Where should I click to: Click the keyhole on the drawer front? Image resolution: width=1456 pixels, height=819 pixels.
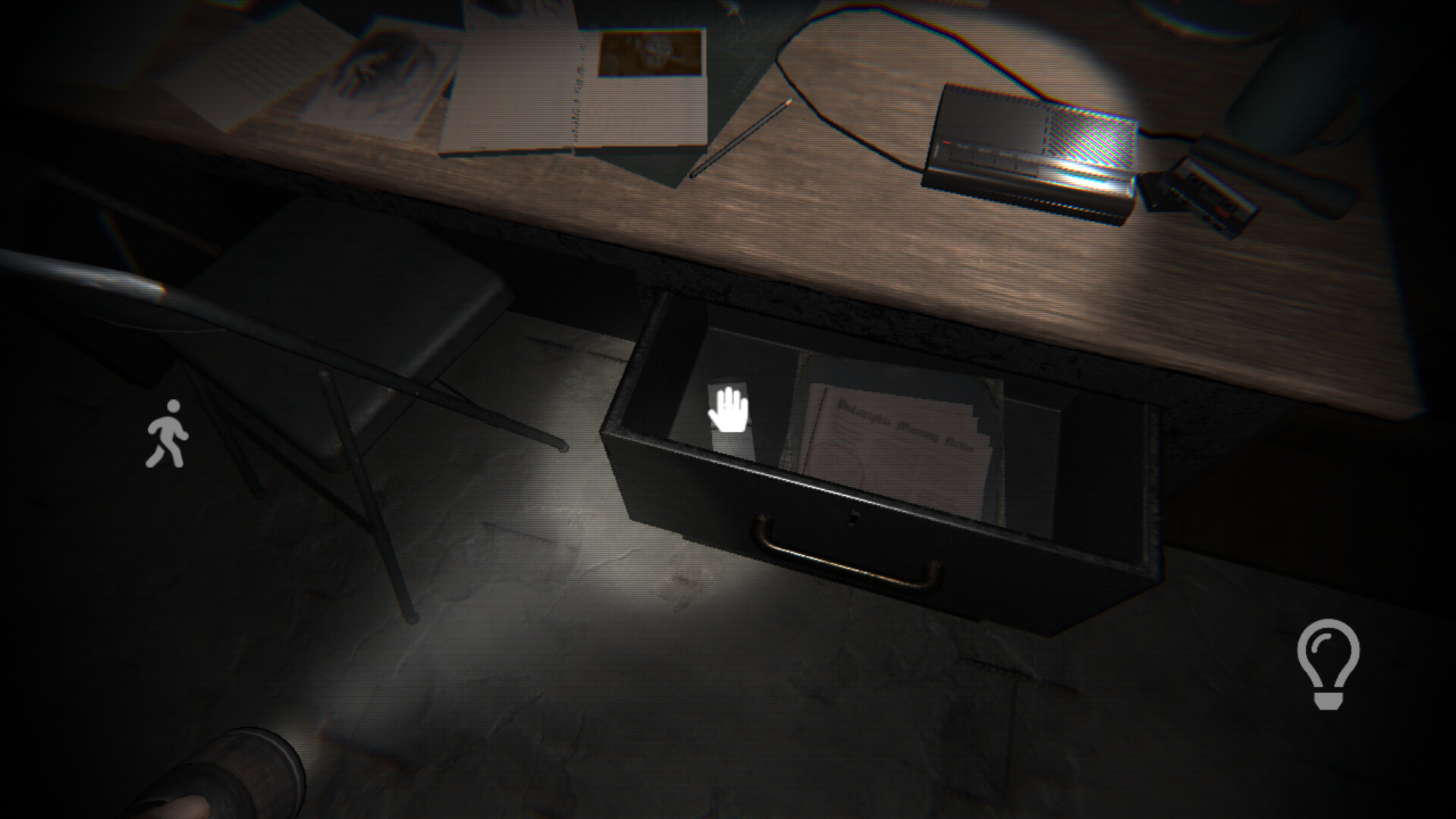pos(855,519)
